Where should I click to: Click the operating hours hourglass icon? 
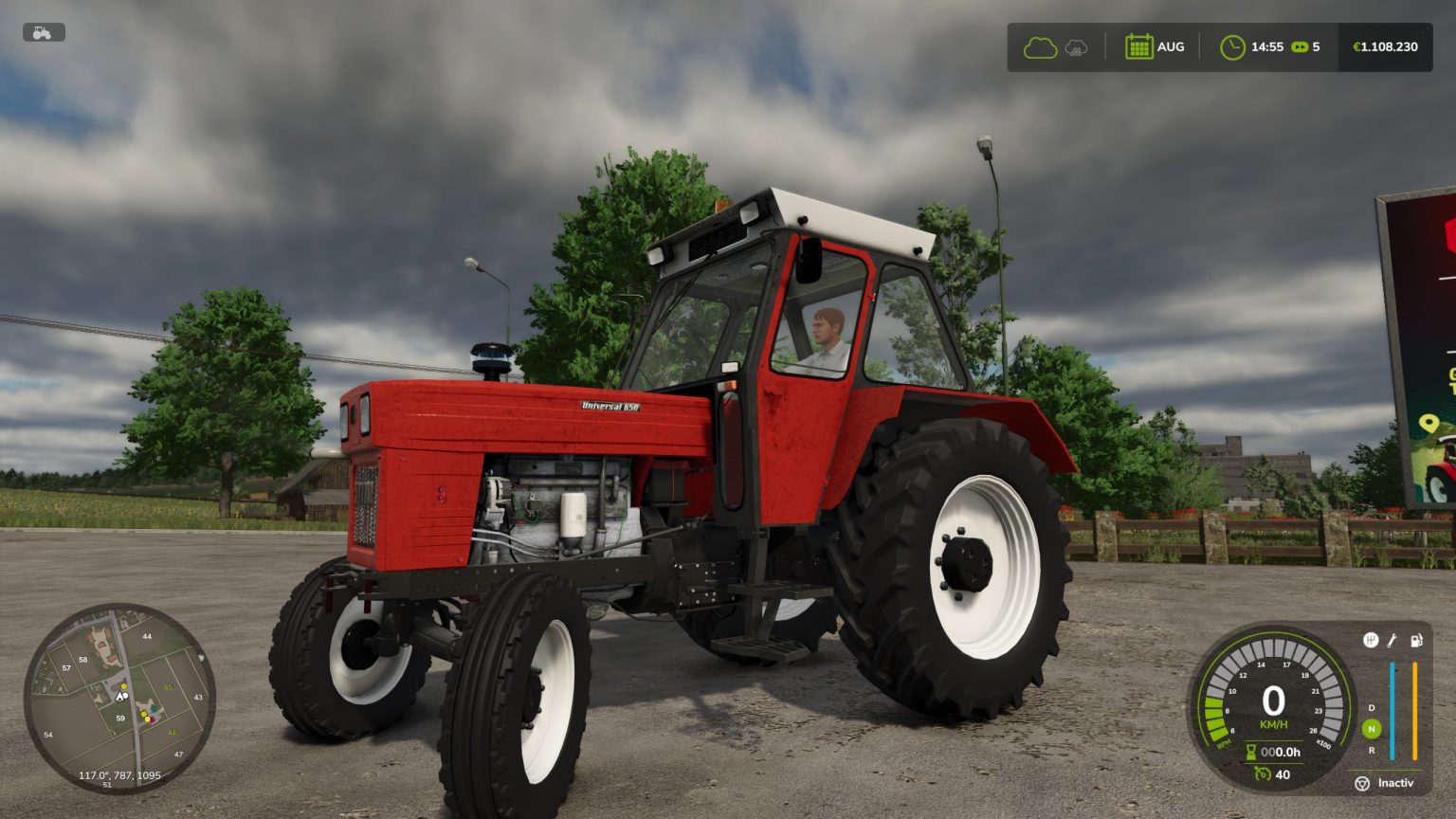click(1251, 751)
